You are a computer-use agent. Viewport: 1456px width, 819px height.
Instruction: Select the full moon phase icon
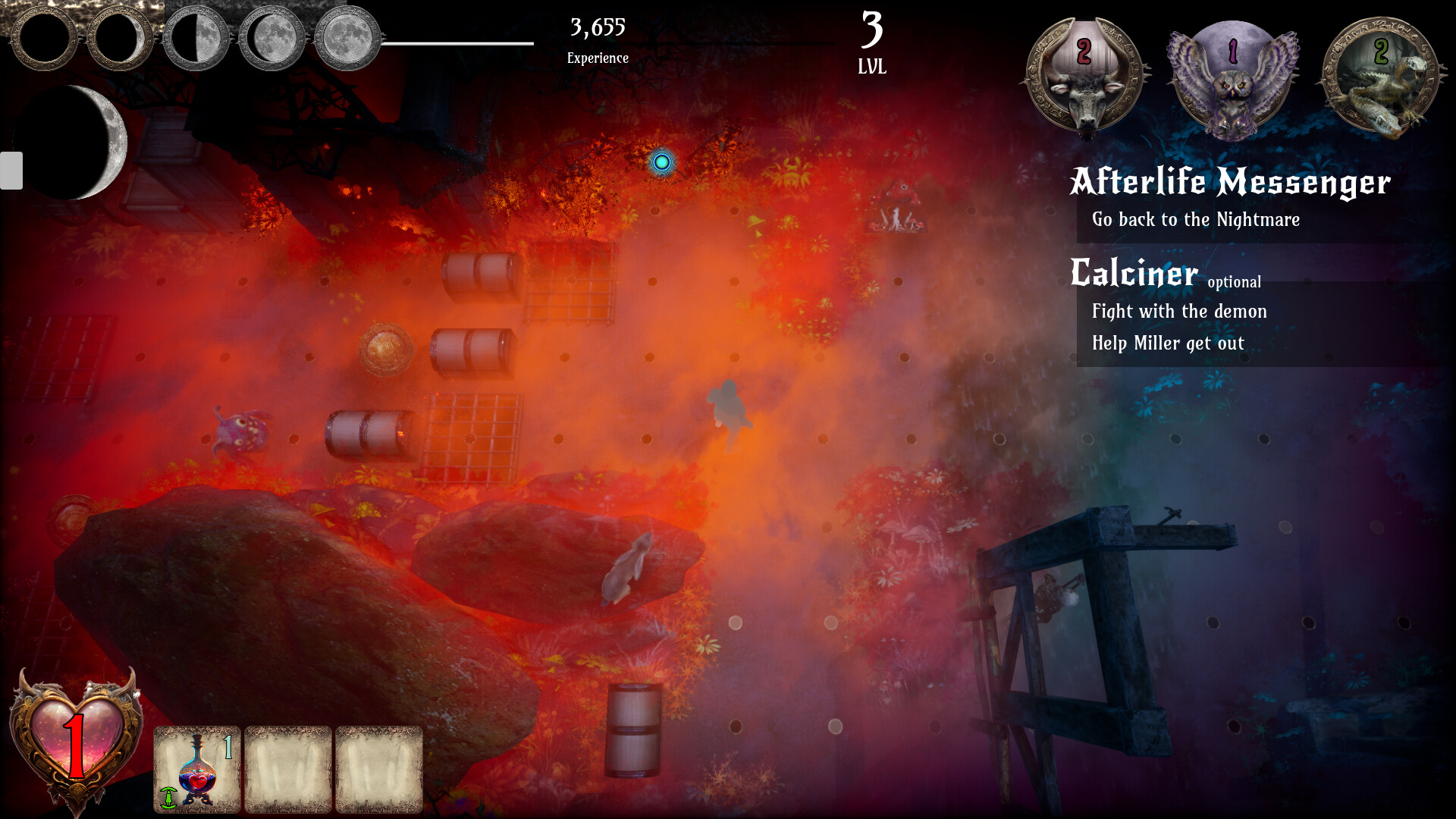(346, 38)
